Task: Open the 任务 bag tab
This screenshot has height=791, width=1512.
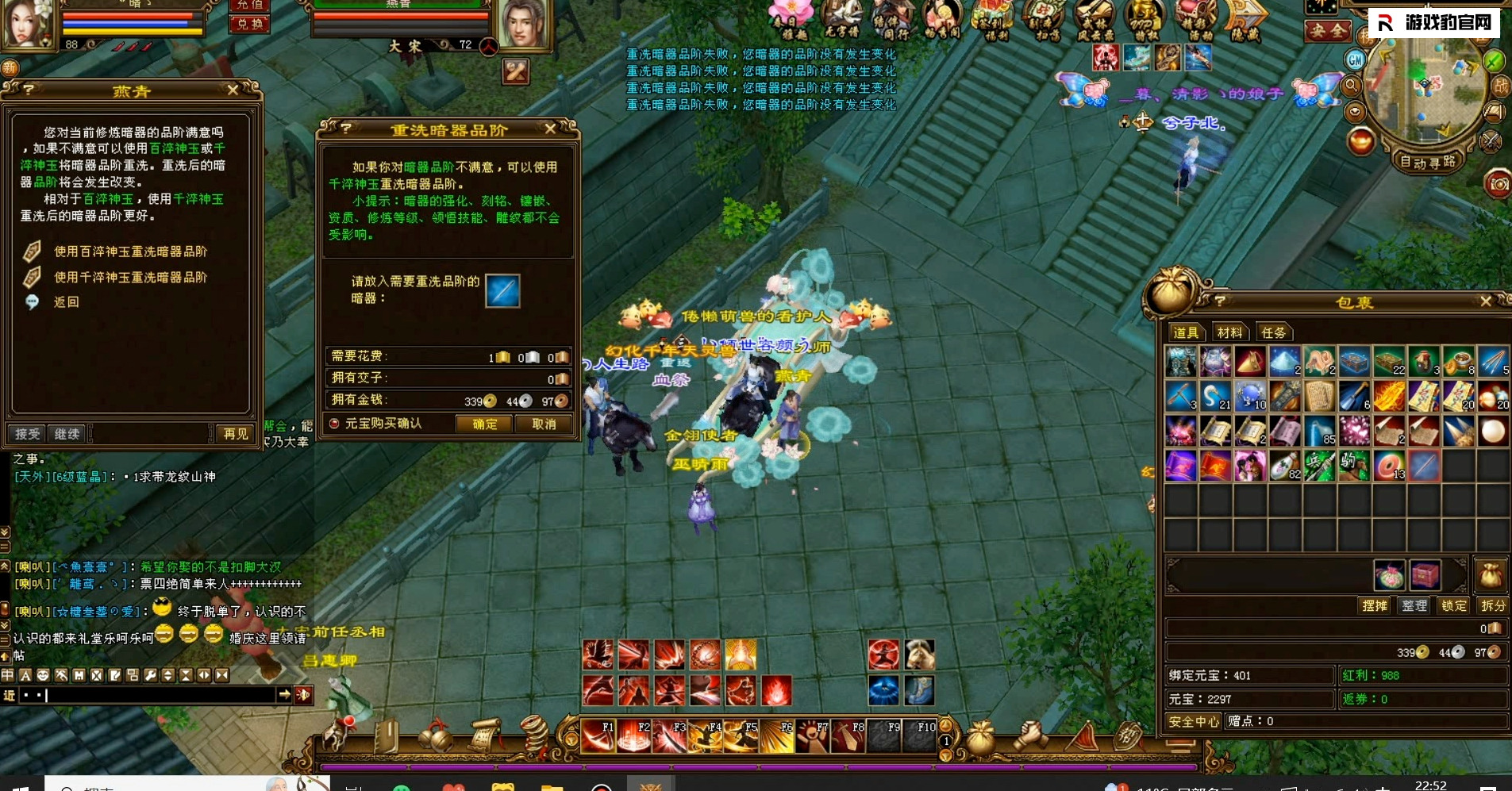Action: [1273, 332]
